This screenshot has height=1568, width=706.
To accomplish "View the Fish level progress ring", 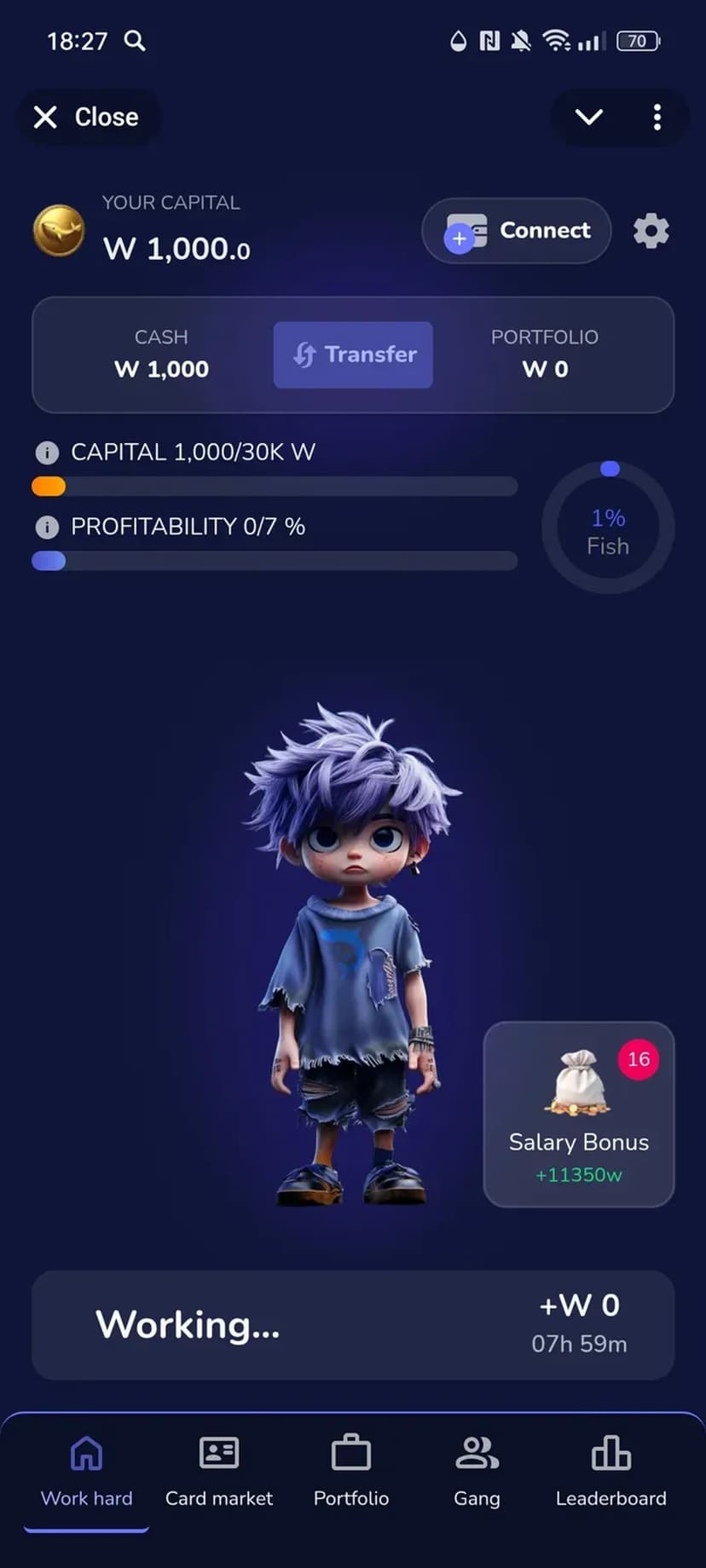I will coord(608,530).
